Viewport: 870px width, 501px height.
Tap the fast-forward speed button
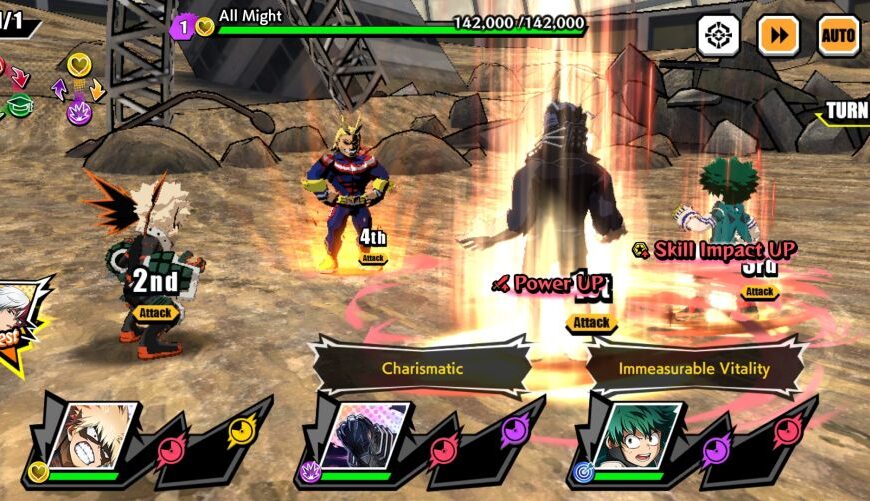[x=778, y=36]
